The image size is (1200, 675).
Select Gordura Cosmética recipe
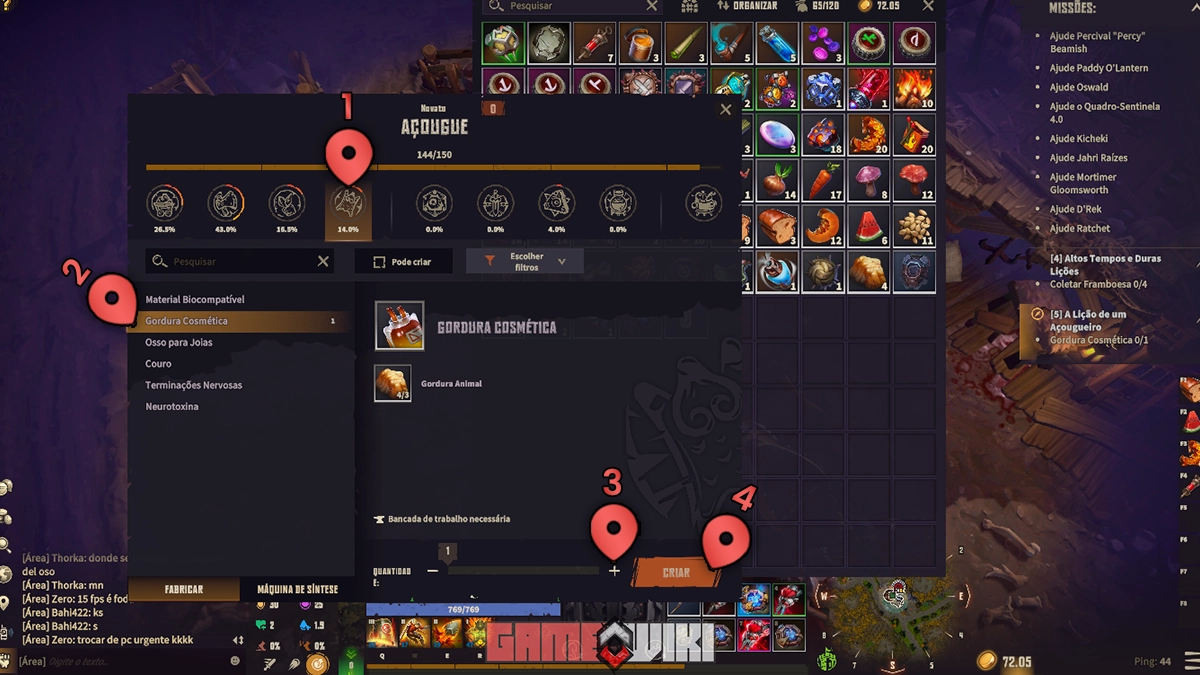[x=187, y=321]
